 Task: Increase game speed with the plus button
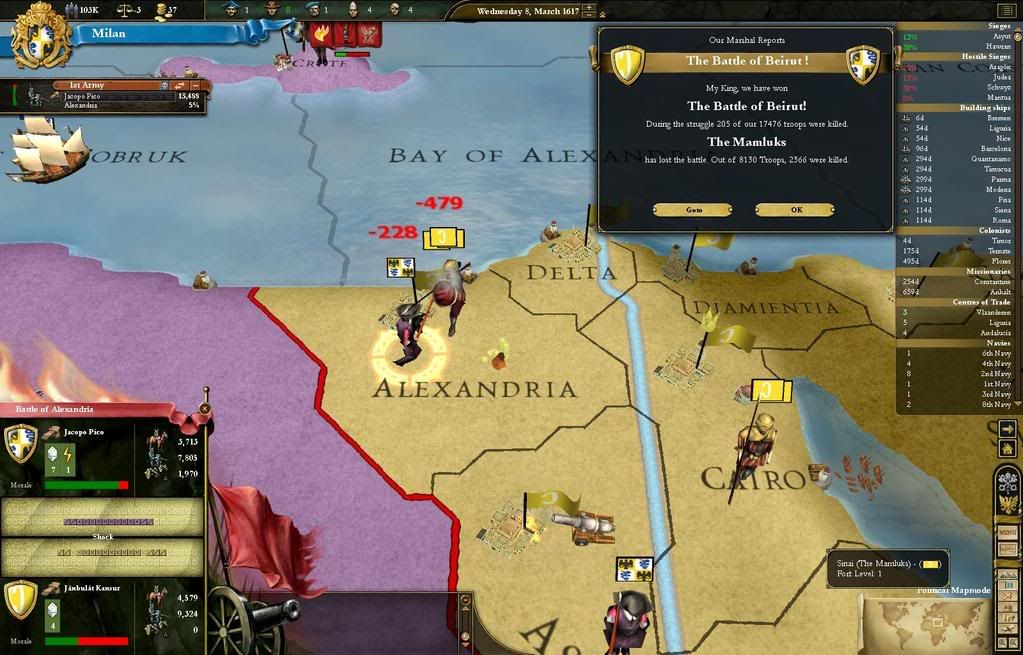click(x=589, y=8)
